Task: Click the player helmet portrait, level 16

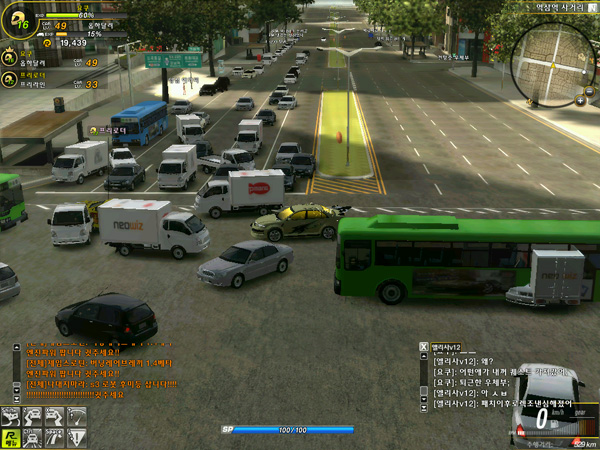Action: pos(18,19)
